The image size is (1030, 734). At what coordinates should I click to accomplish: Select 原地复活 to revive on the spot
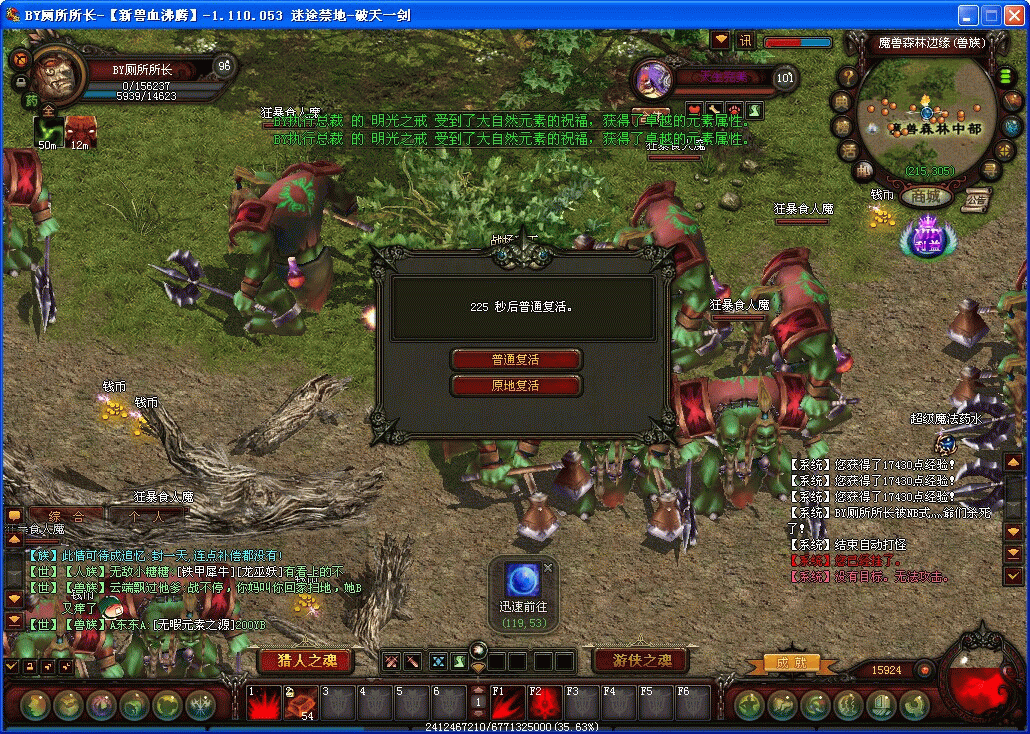coord(516,386)
